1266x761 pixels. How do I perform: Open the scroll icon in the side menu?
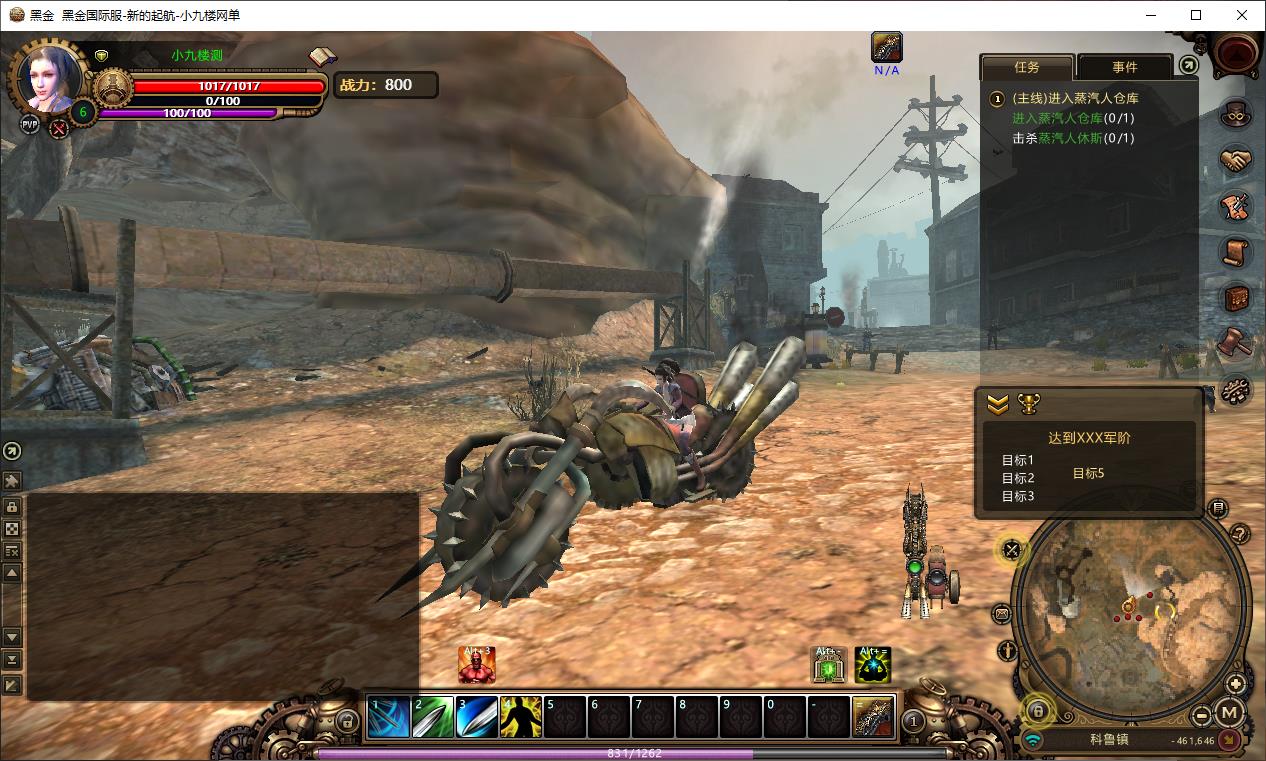click(1237, 252)
